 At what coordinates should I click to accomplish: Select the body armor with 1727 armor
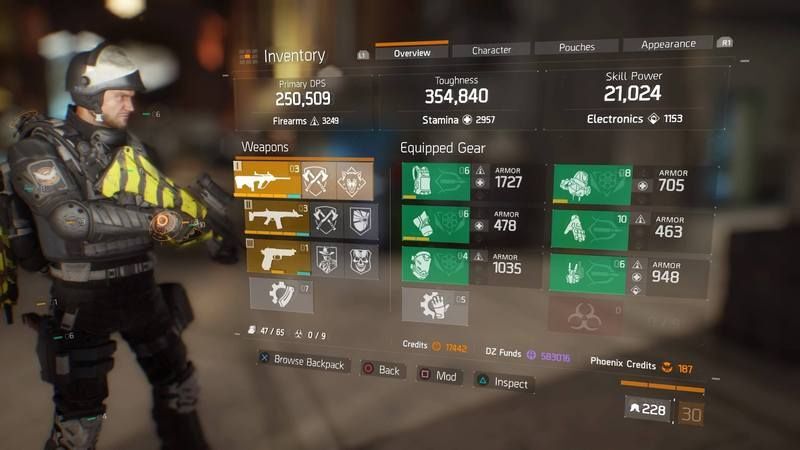[x=436, y=182]
